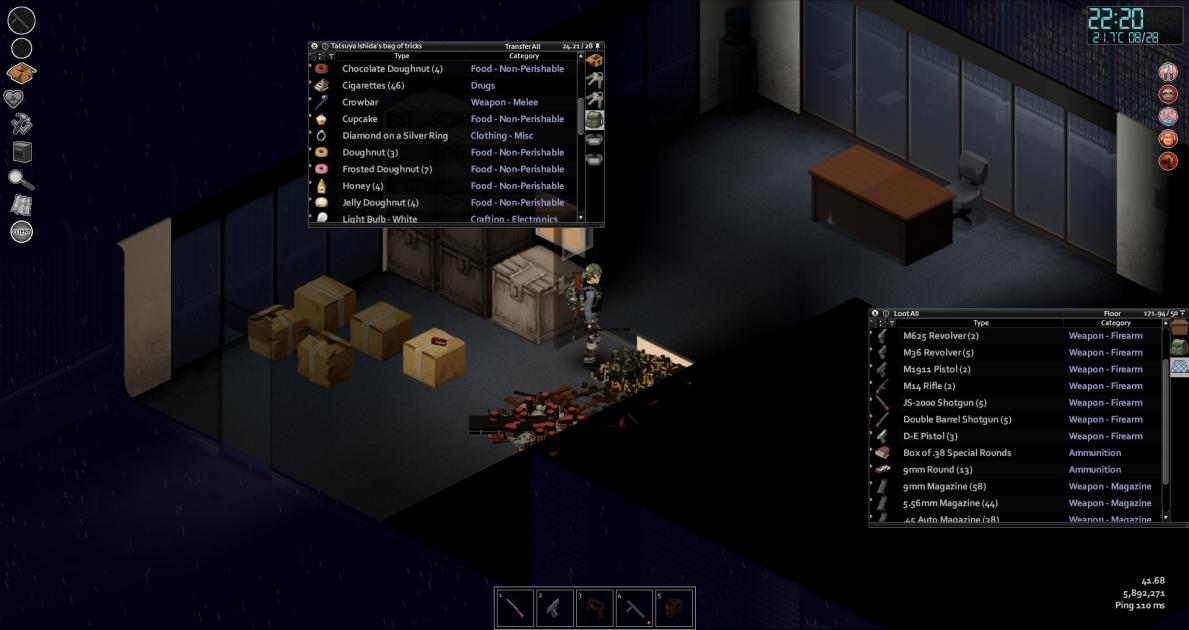1189x630 pixels.
Task: Select the JS-2000 Shotgun (5) row
Action: [x=944, y=403]
